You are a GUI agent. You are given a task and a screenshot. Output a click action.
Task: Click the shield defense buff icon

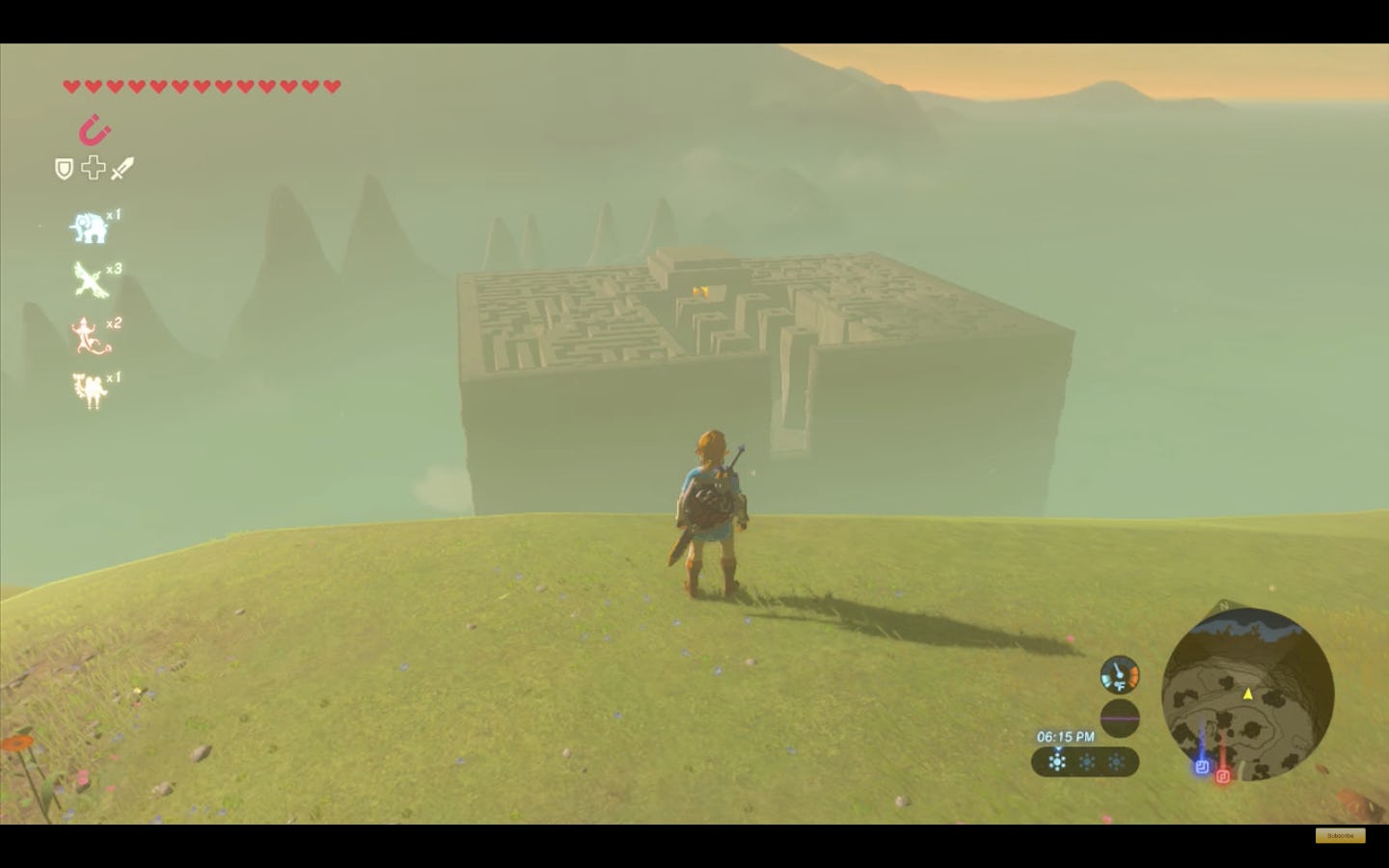[x=62, y=168]
